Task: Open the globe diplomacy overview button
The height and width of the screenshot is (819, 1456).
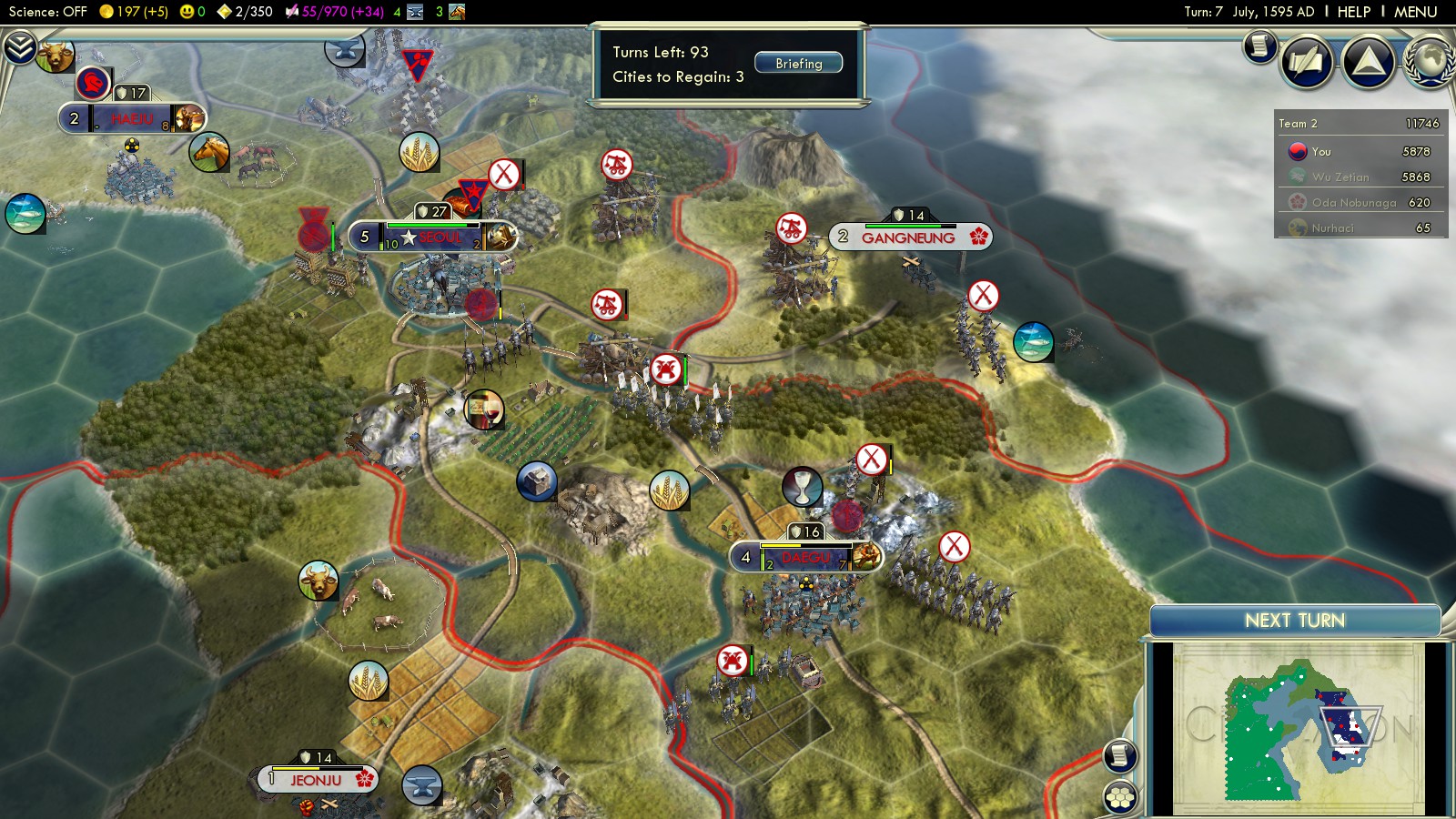Action: (1430, 62)
